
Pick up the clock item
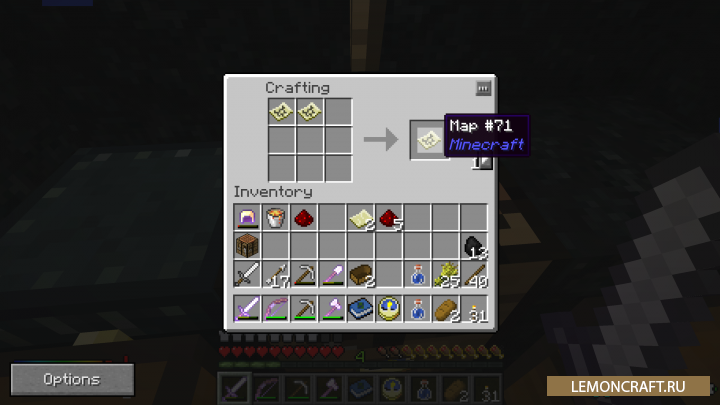[388, 308]
